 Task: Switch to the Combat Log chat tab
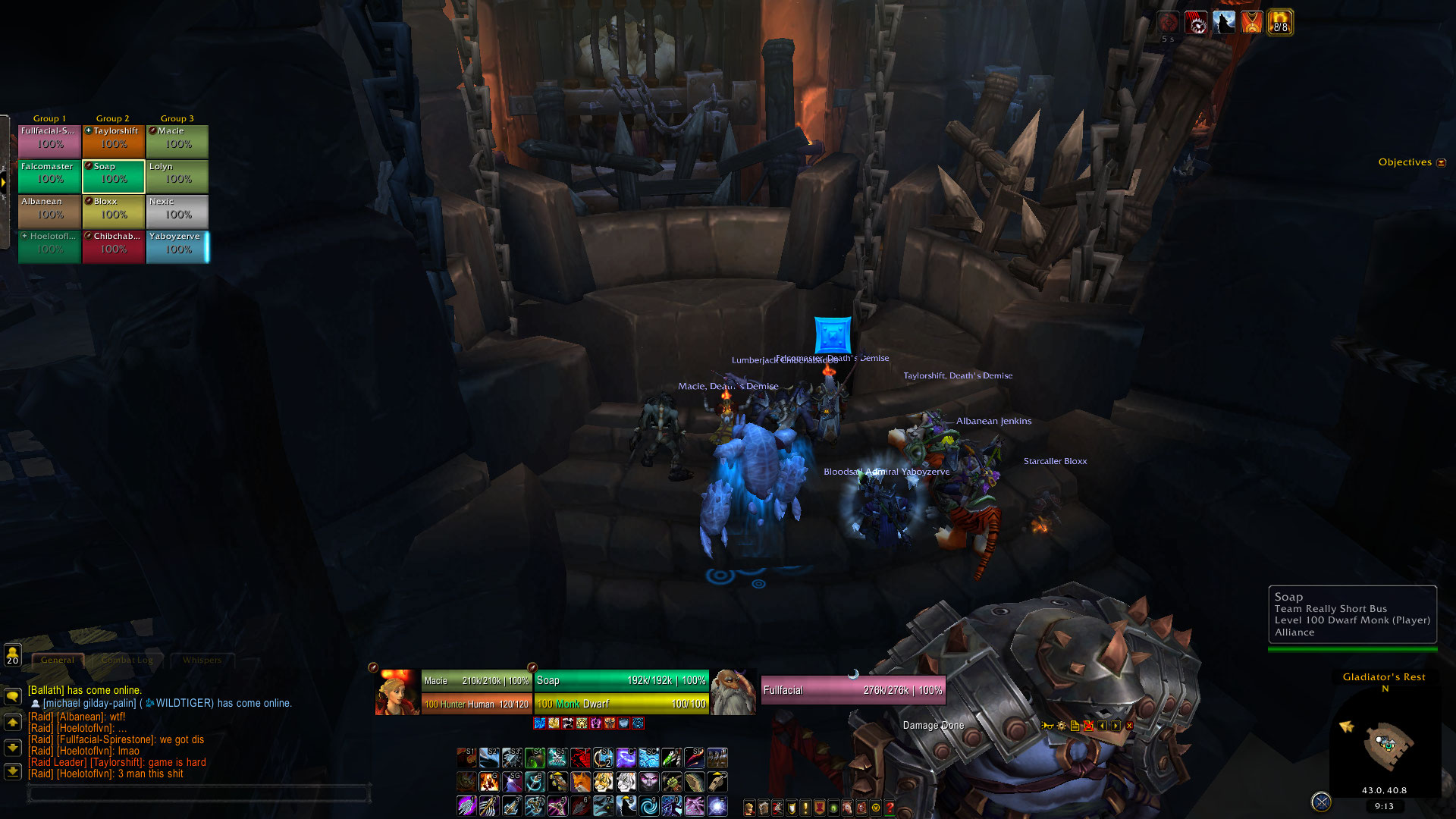(127, 660)
